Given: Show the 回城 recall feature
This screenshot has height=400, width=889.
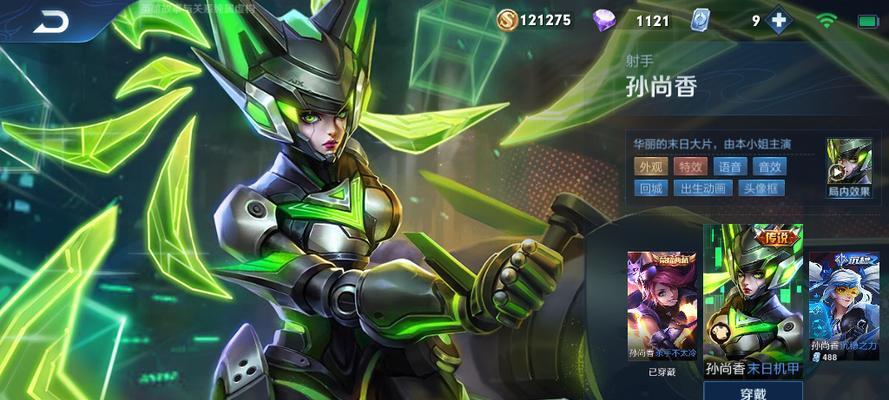Looking at the screenshot, I should click(x=651, y=188).
